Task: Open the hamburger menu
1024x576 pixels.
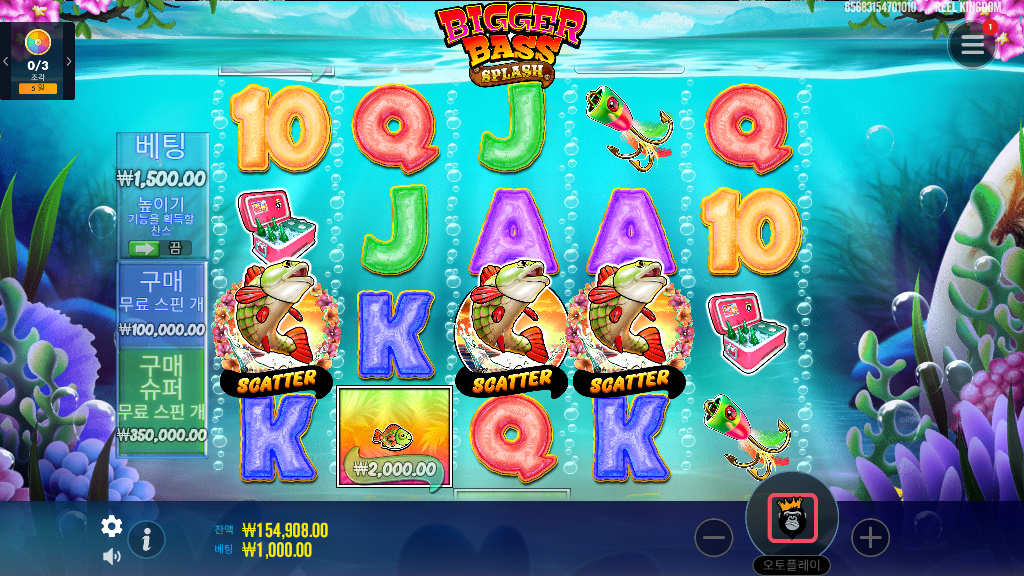Action: 972,44
